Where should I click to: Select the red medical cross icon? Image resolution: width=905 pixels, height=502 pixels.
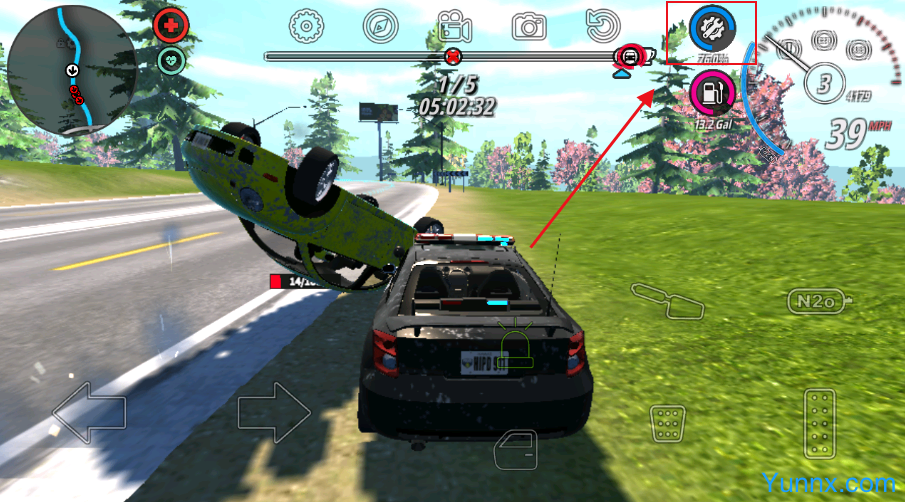tap(171, 25)
